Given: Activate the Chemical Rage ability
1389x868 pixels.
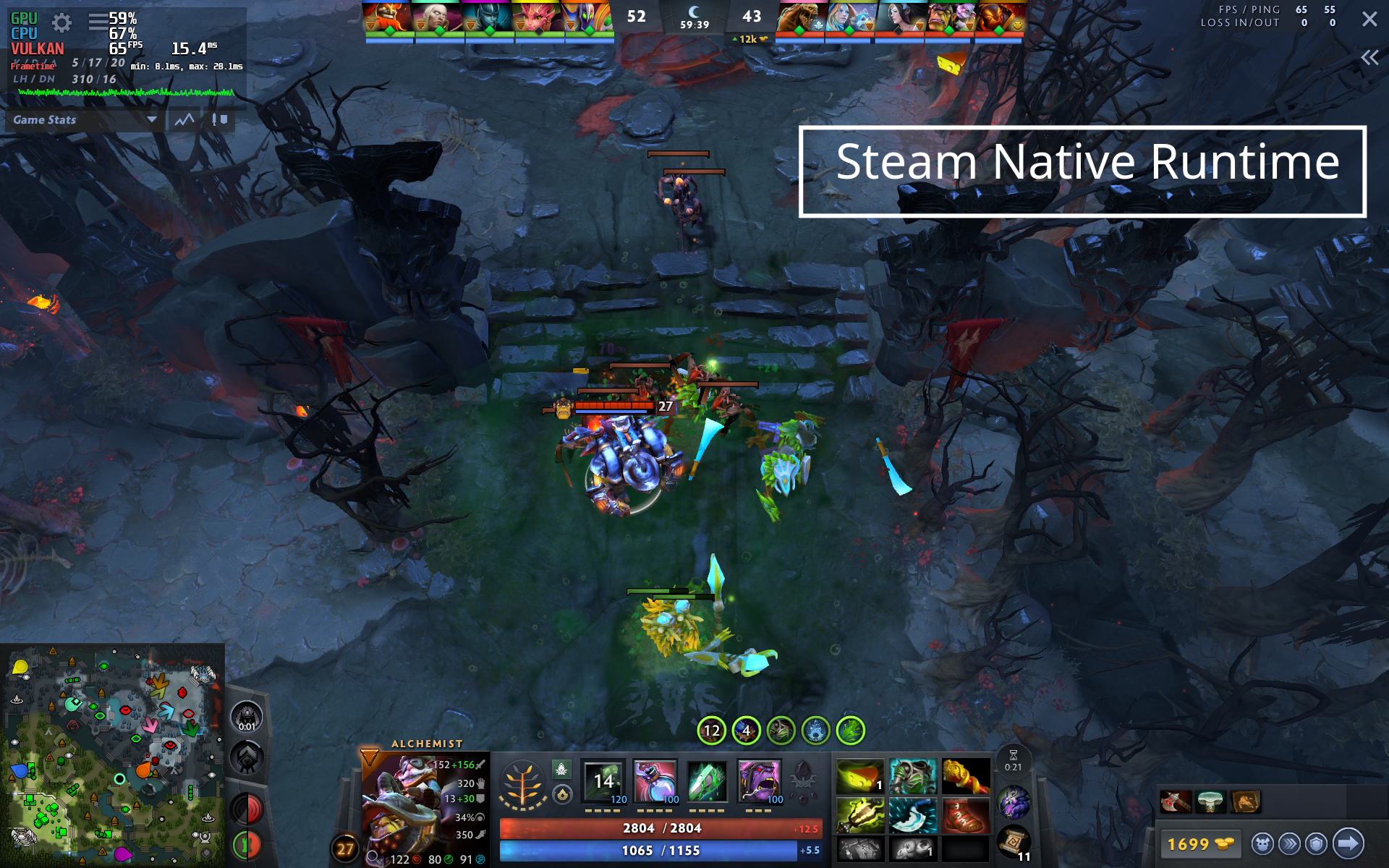Looking at the screenshot, I should point(759,780).
